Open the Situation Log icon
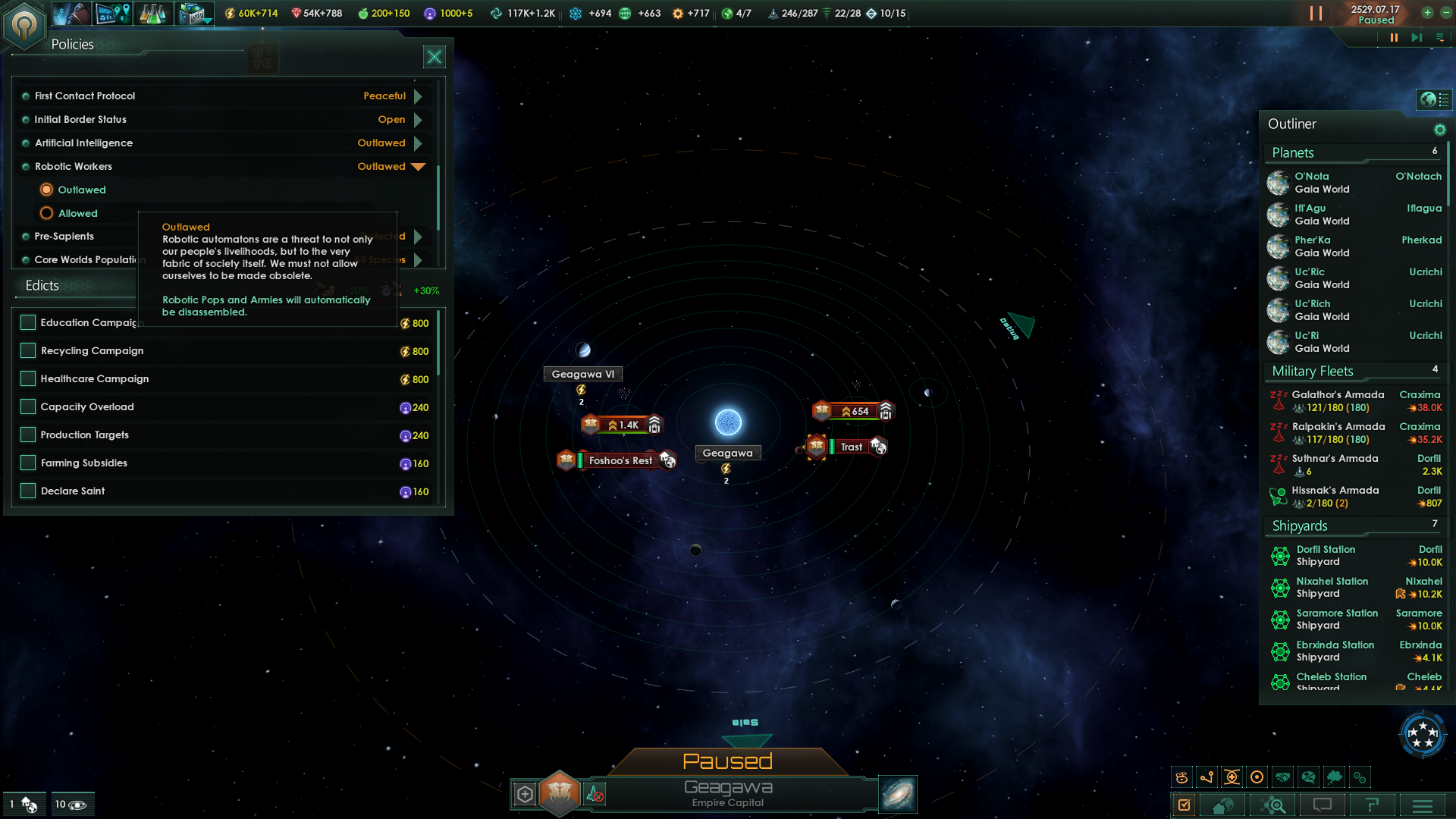1456x819 pixels. pyautogui.click(x=1185, y=805)
